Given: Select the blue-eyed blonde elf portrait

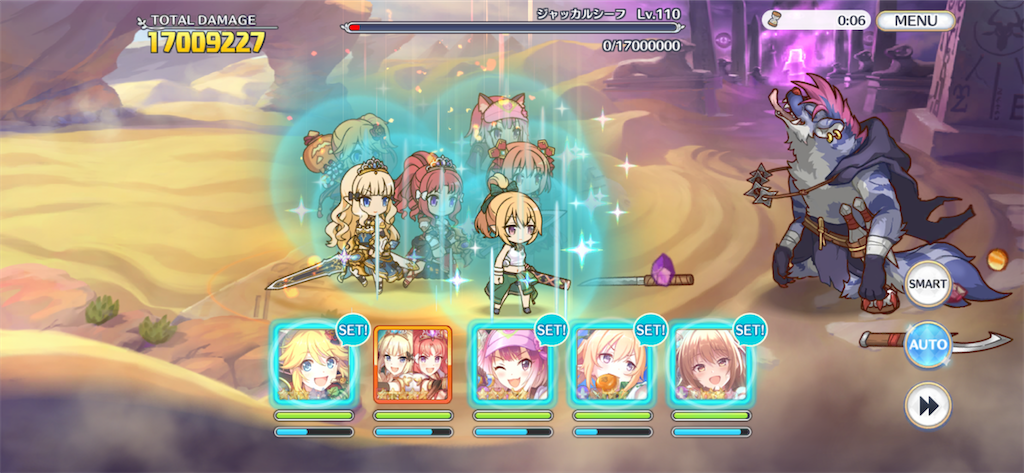Looking at the screenshot, I should (x=313, y=364).
